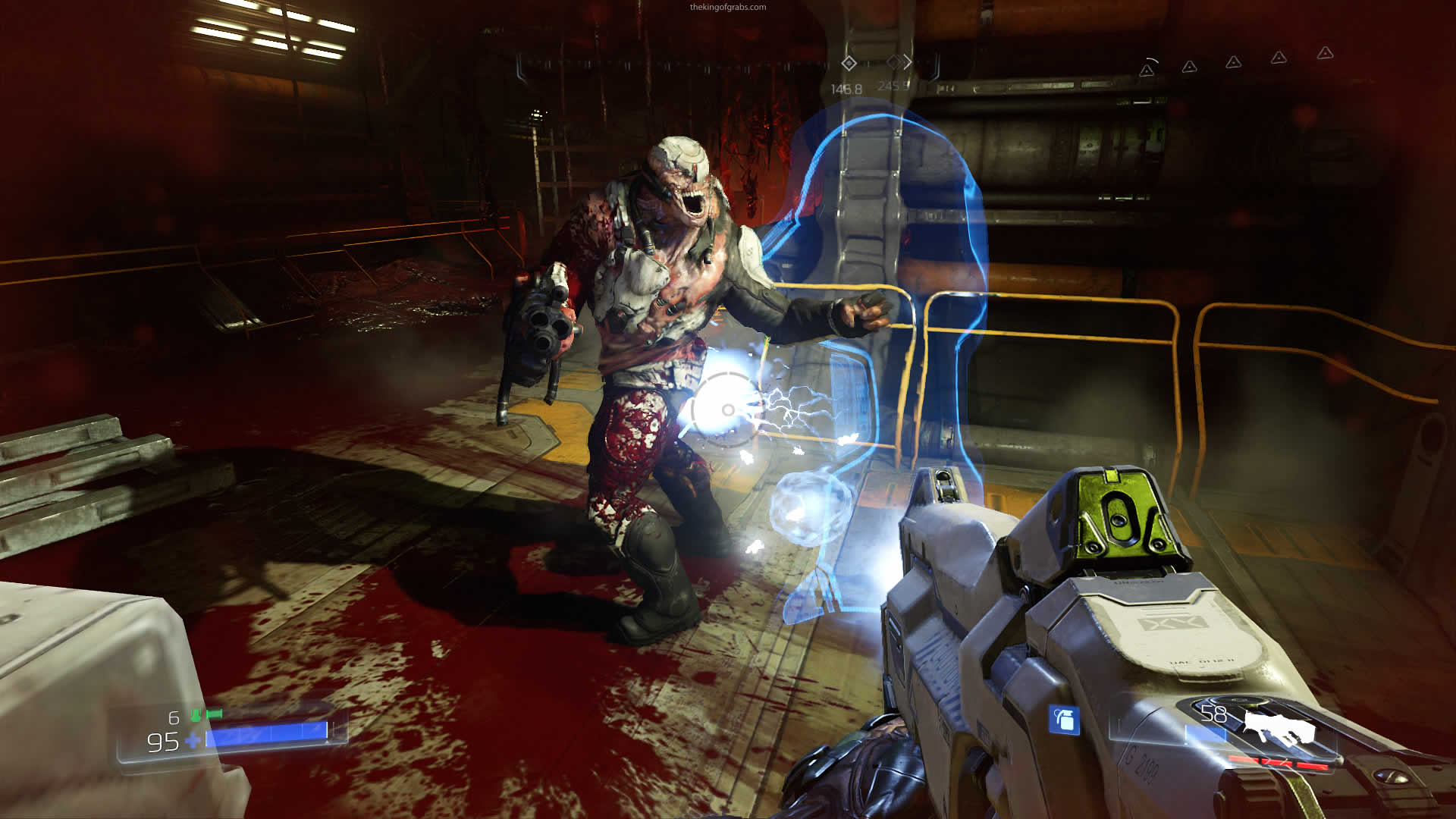
Task: Click the plasma rifle weapon icon
Action: click(1279, 727)
